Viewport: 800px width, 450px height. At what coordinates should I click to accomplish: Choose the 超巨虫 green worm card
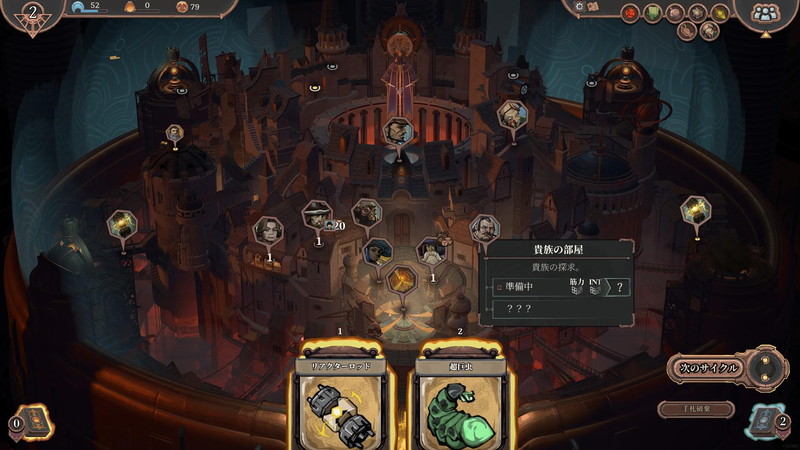tap(459, 400)
